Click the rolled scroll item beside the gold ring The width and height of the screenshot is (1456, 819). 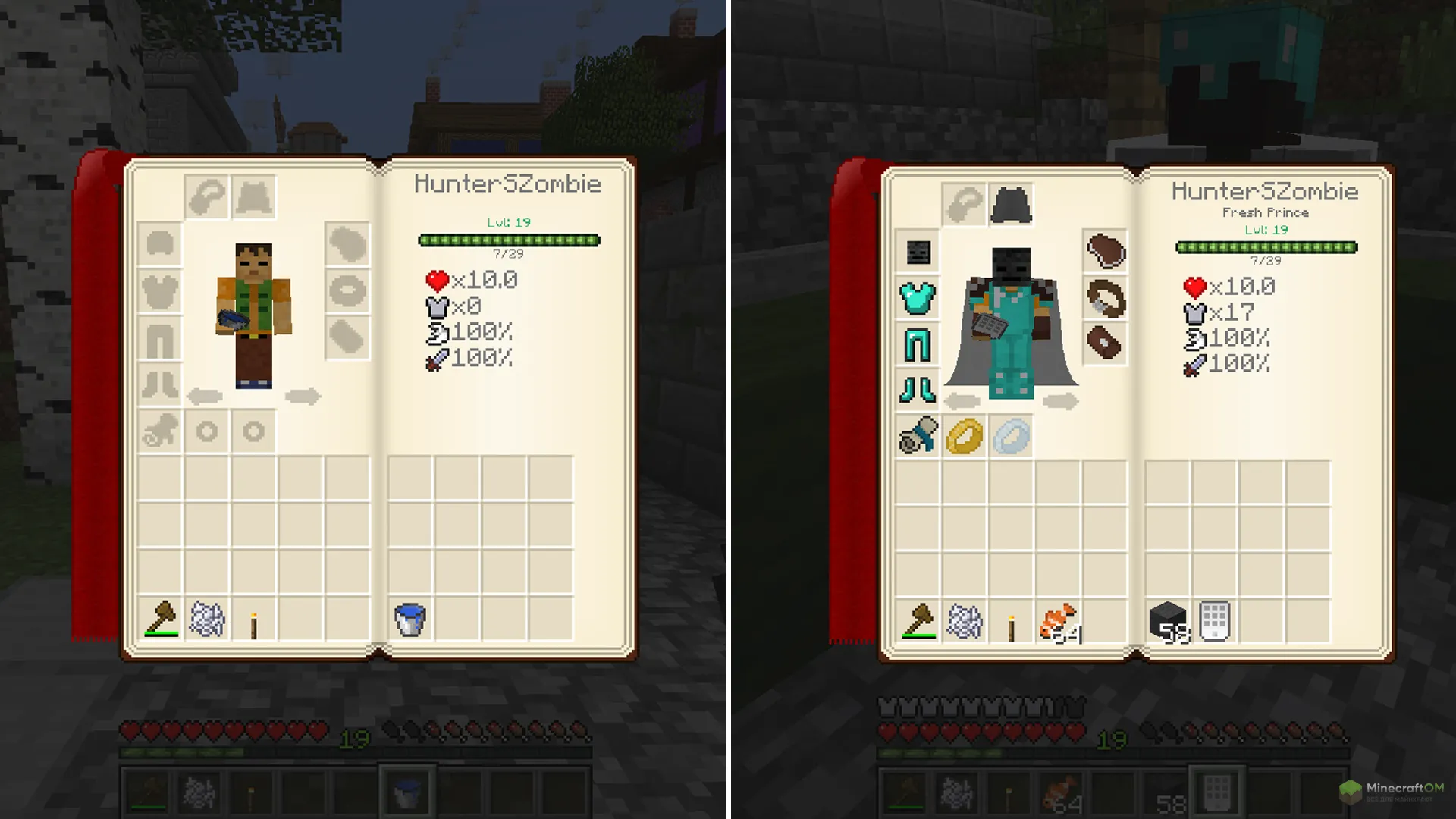point(918,437)
